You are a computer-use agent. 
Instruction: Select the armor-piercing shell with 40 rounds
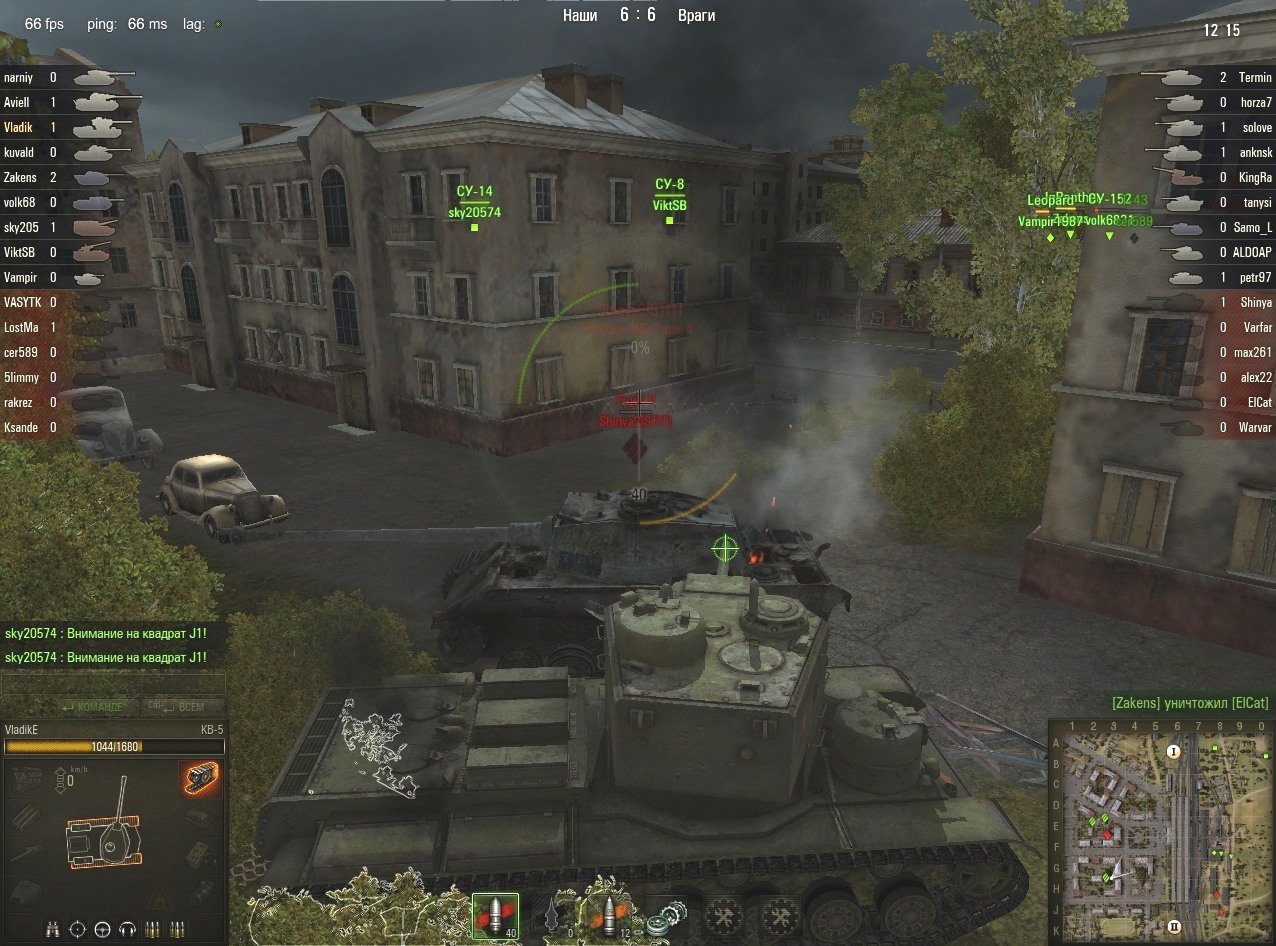pos(495,916)
